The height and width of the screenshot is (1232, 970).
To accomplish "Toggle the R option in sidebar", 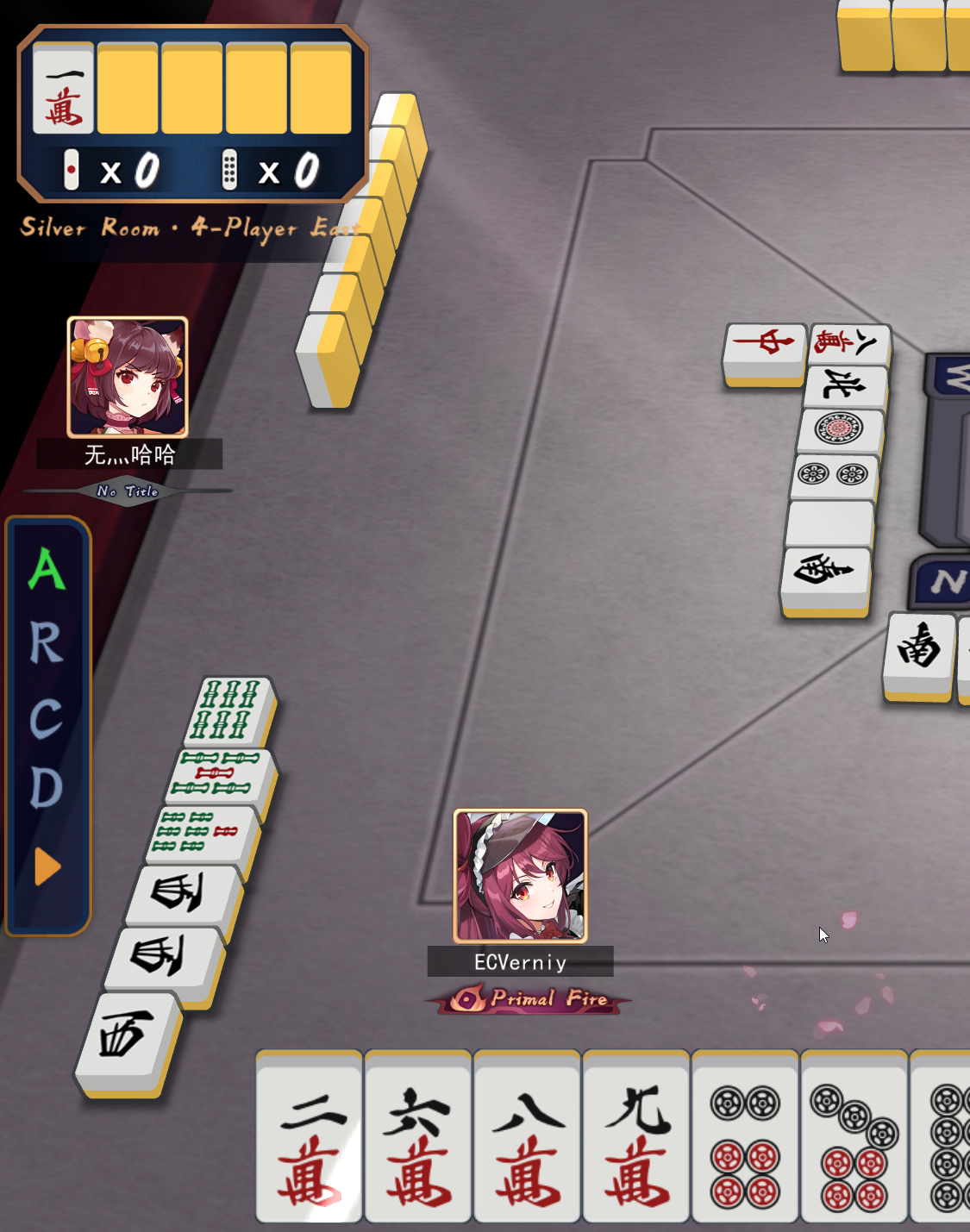I will tap(47, 644).
